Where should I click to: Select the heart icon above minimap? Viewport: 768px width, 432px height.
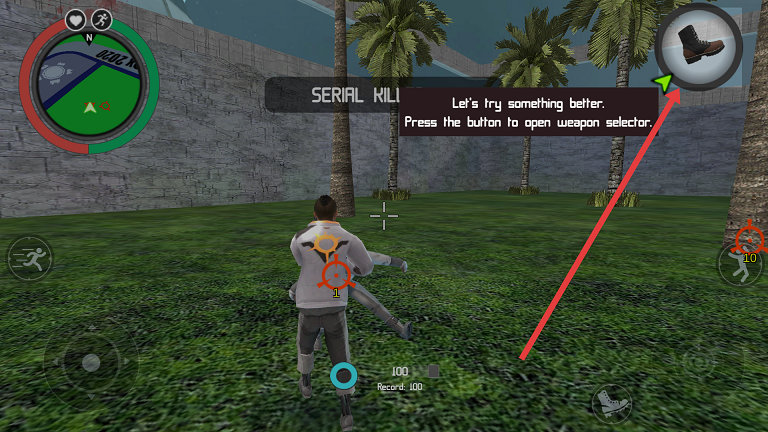[x=76, y=19]
